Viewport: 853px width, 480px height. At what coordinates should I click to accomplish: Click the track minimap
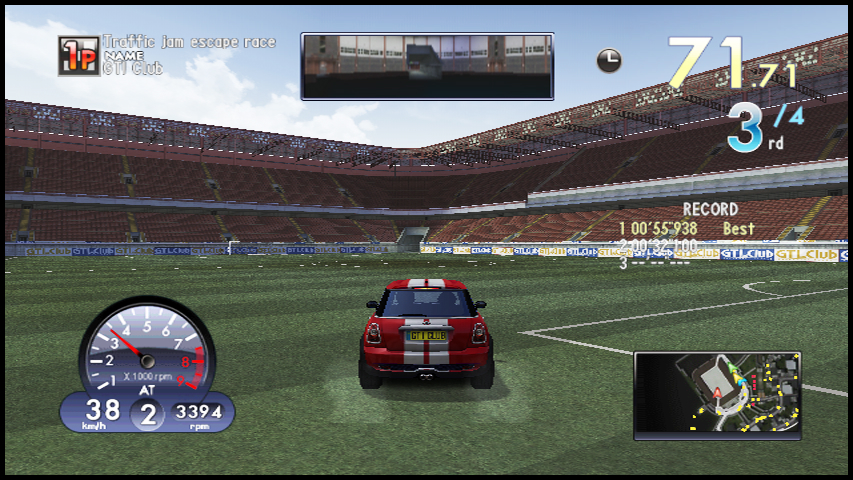click(717, 395)
